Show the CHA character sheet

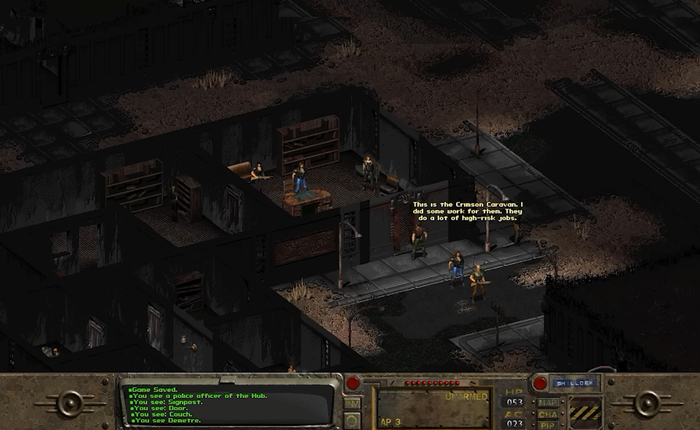[548, 414]
